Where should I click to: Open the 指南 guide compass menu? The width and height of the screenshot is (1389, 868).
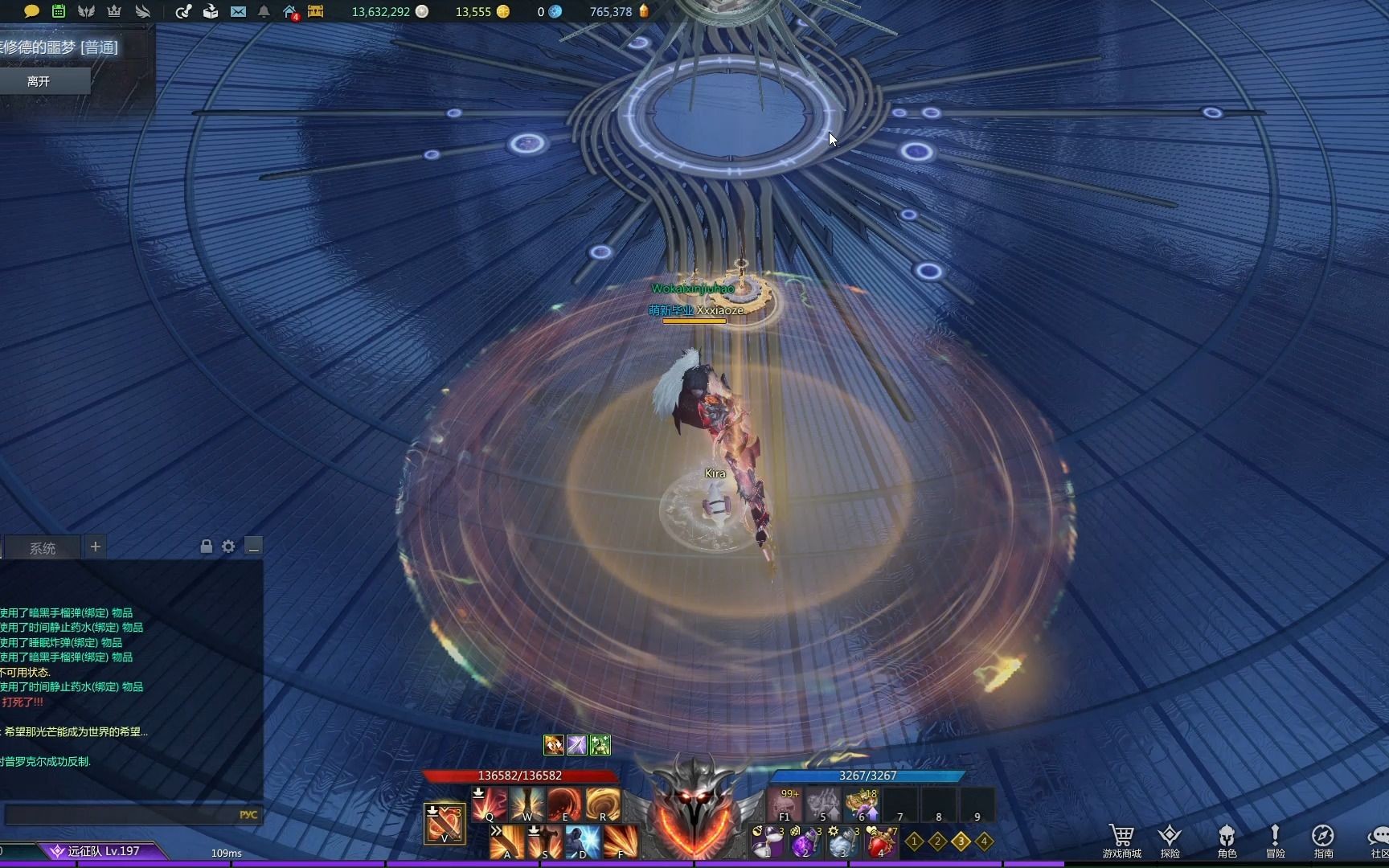[1323, 841]
